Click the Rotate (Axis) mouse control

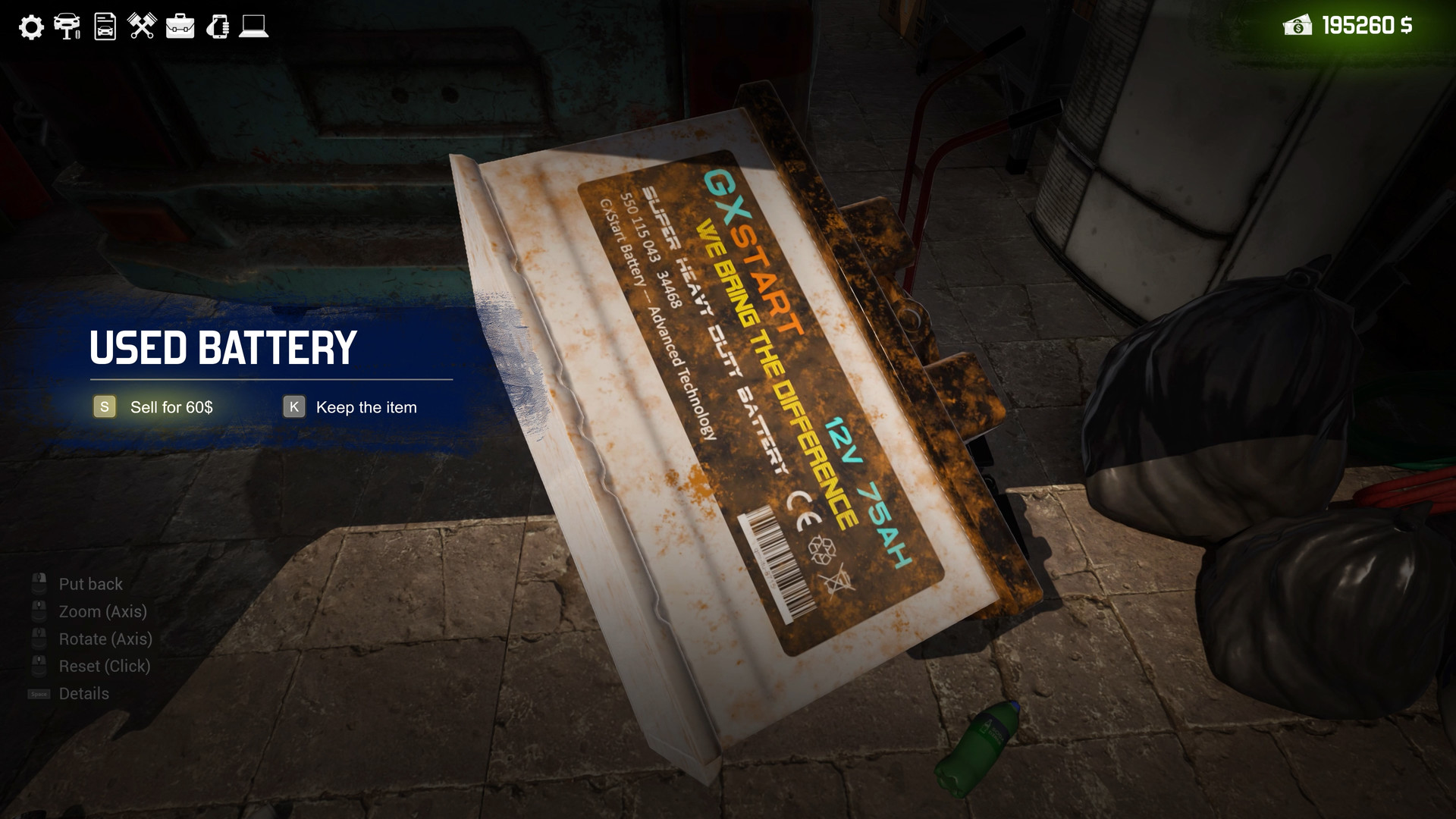tap(105, 639)
